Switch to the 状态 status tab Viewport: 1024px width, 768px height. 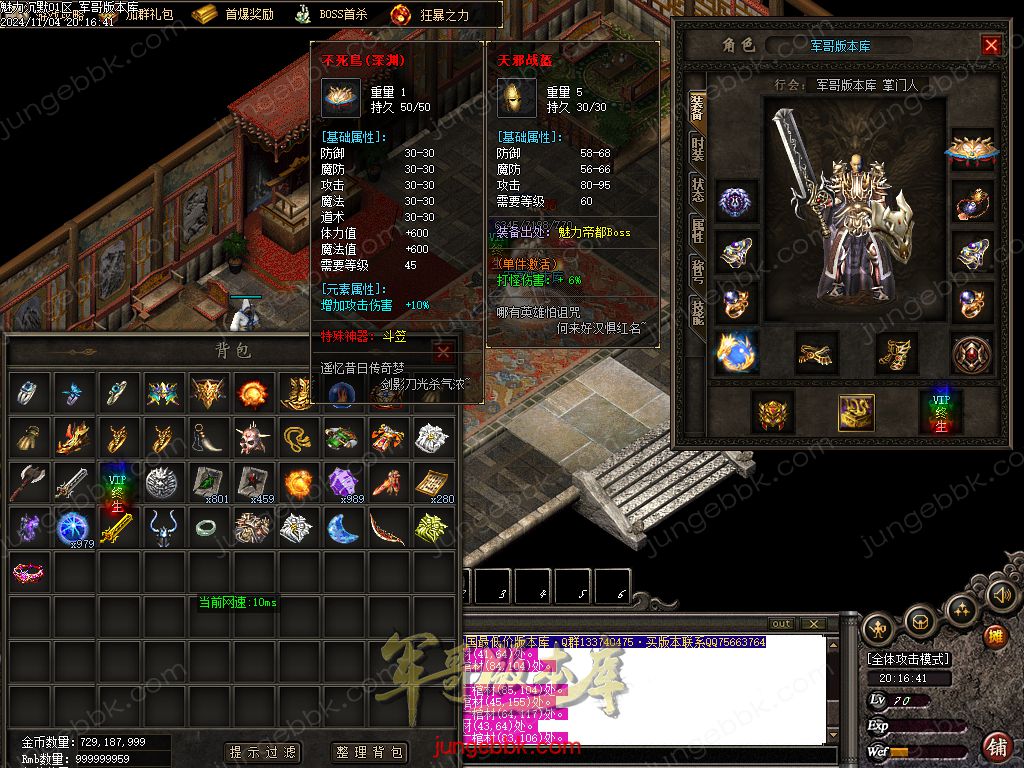(697, 190)
